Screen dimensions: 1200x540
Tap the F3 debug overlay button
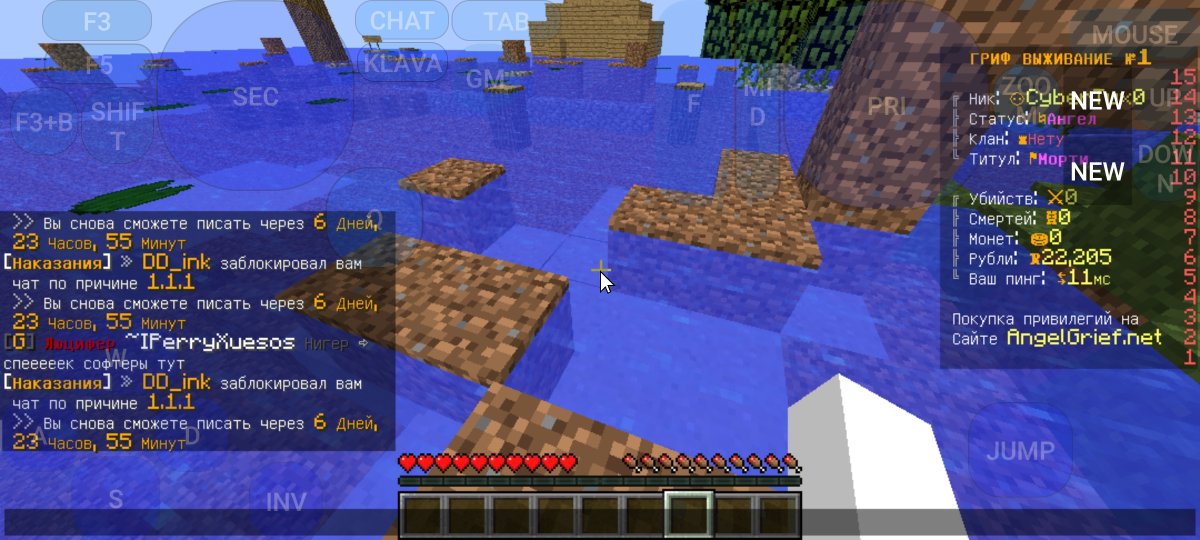coord(97,21)
